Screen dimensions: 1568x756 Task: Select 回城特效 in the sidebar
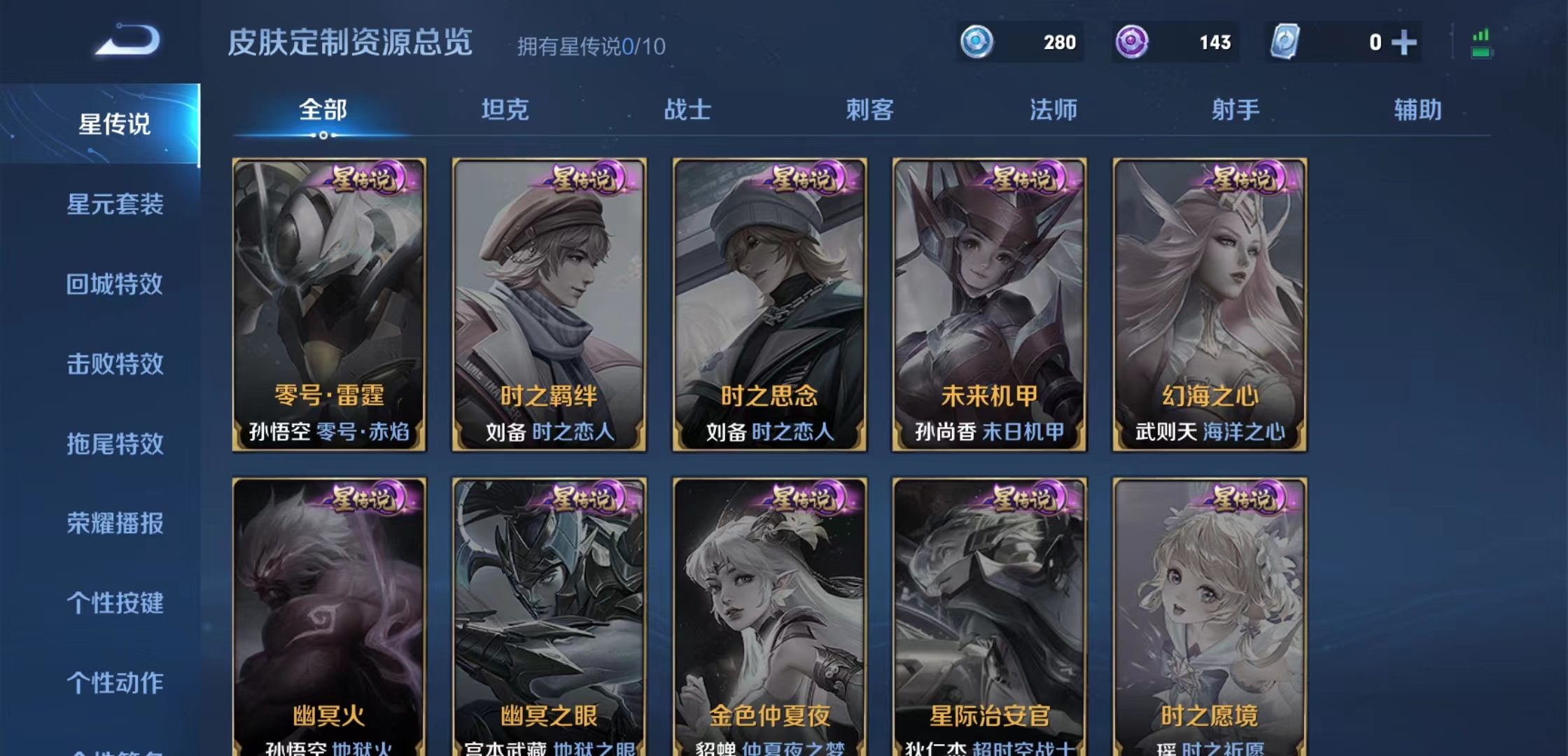(x=115, y=286)
